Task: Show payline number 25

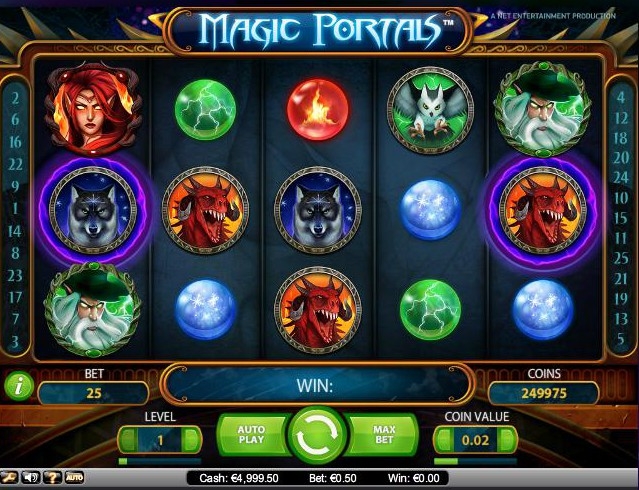Action: point(622,258)
